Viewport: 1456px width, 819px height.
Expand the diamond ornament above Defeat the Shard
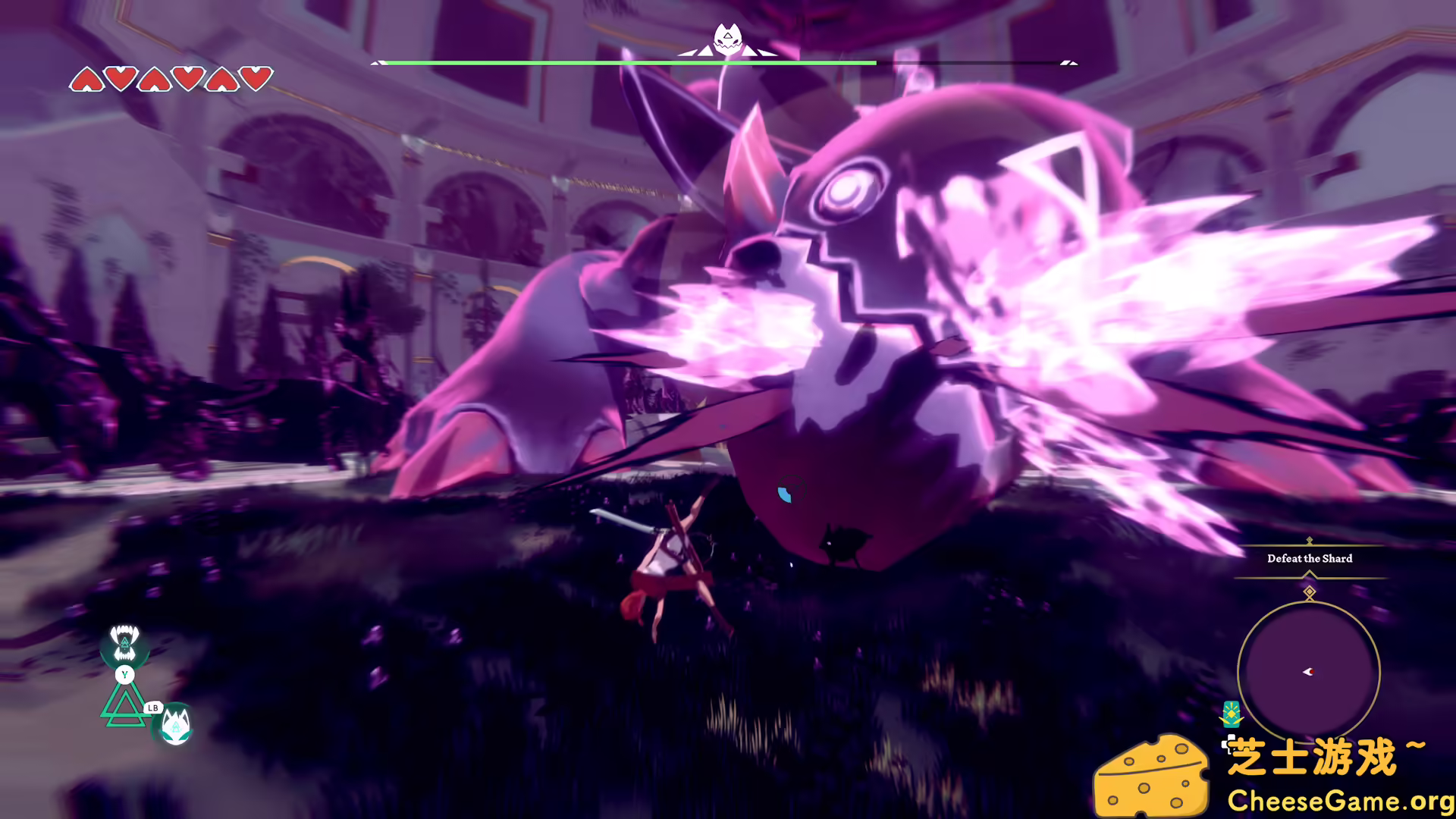(x=1309, y=540)
